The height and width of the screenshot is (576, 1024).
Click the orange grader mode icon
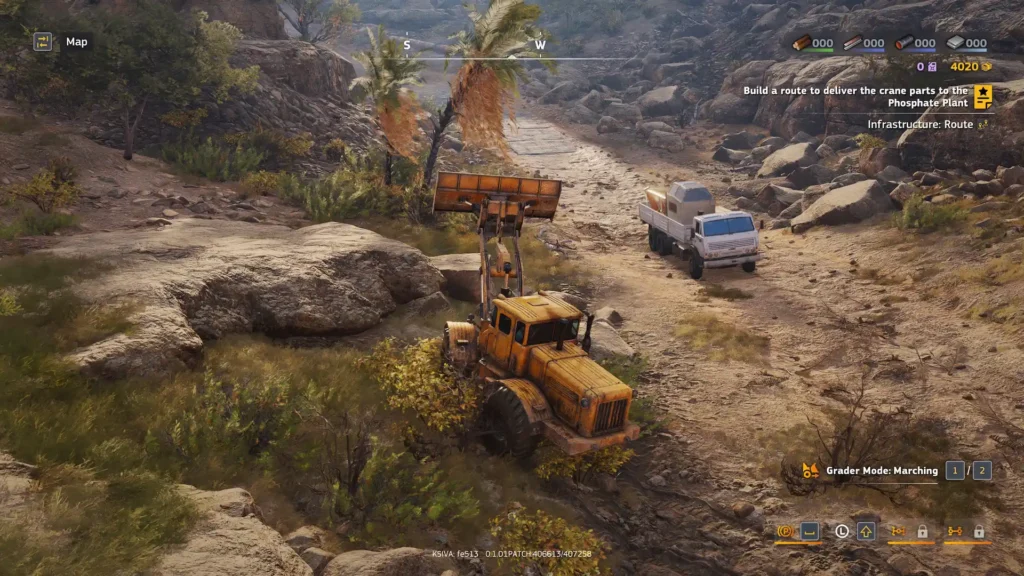[x=811, y=470]
